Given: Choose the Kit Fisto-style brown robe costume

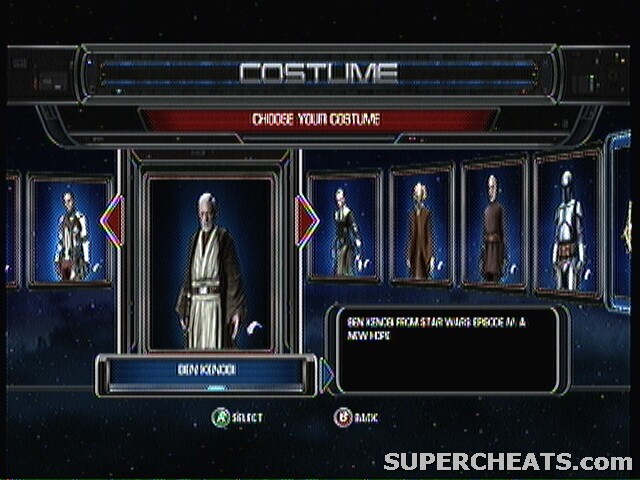Looking at the screenshot, I should (421, 228).
